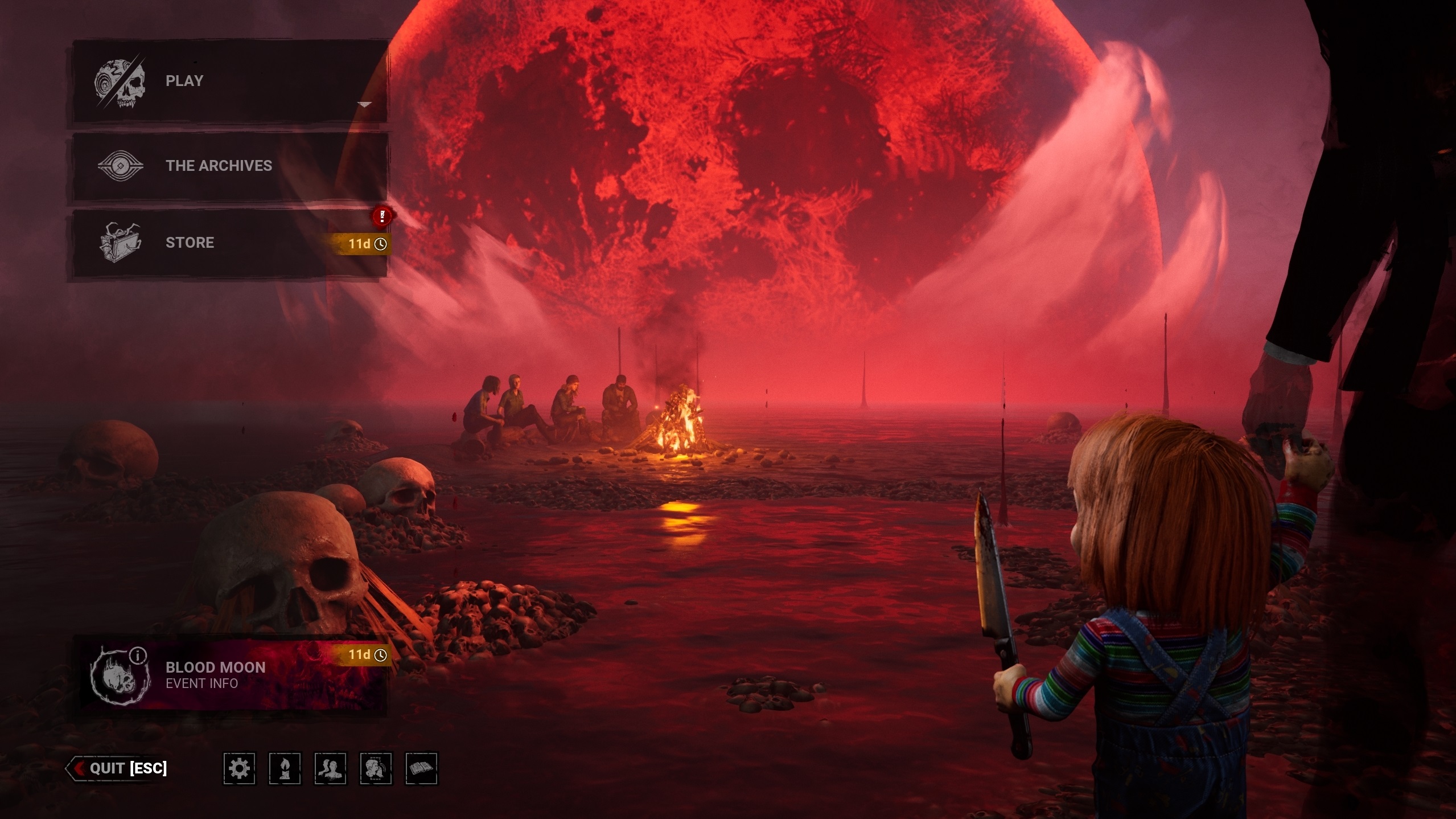Viewport: 1456px width, 819px height.
Task: Select the candle icon button
Action: [x=285, y=769]
